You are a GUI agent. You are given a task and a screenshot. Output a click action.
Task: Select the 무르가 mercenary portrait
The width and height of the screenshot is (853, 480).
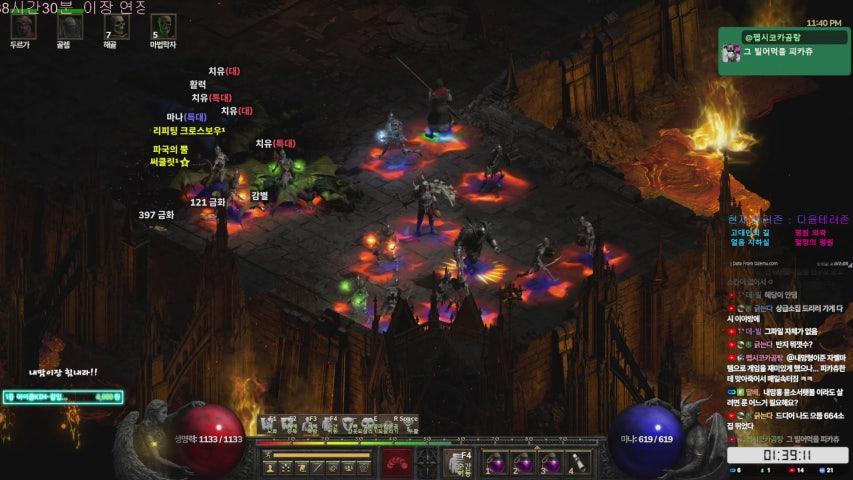tap(21, 27)
